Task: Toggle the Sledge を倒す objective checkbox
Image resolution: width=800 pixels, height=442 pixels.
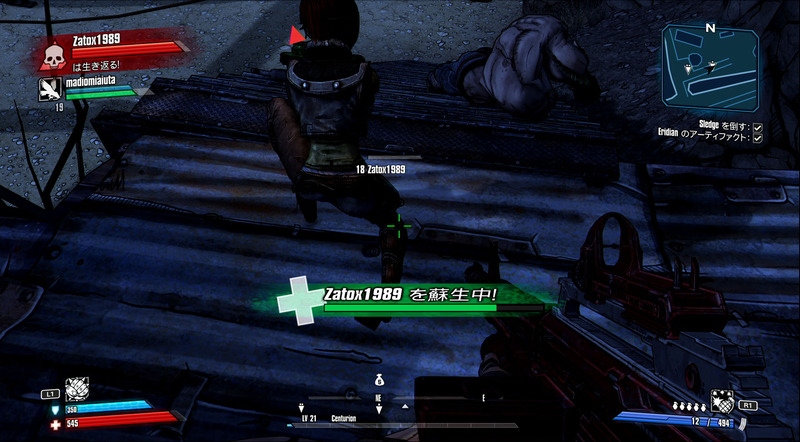Action: 758,128
